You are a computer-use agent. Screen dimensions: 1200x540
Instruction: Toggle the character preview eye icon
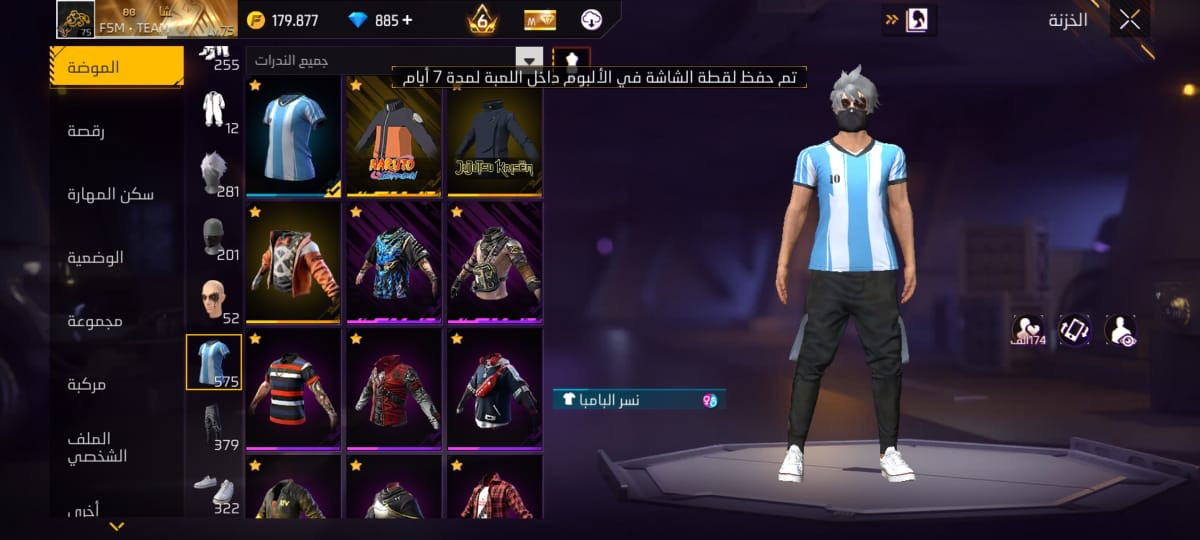click(1120, 329)
